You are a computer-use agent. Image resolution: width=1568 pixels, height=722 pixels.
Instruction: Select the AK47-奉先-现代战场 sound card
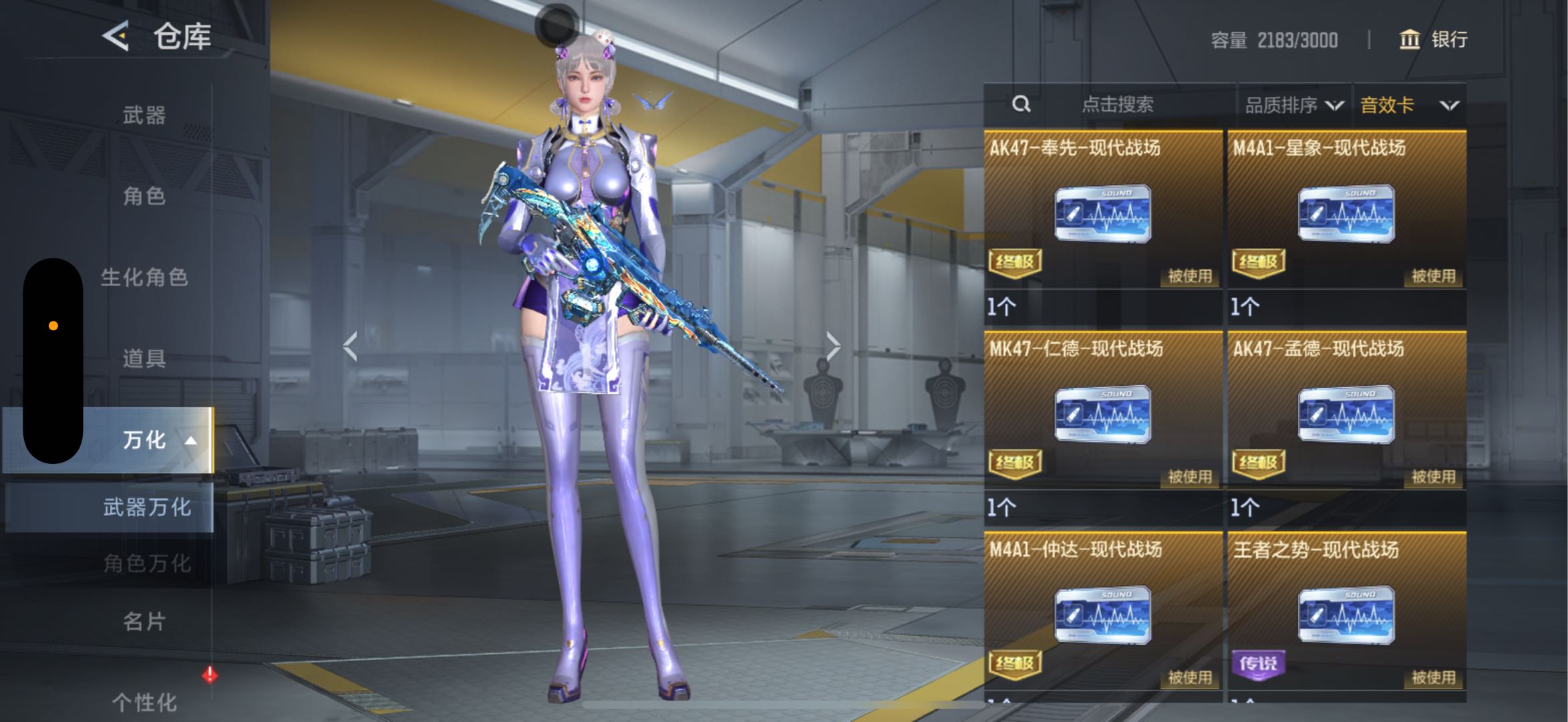pyautogui.click(x=1102, y=214)
